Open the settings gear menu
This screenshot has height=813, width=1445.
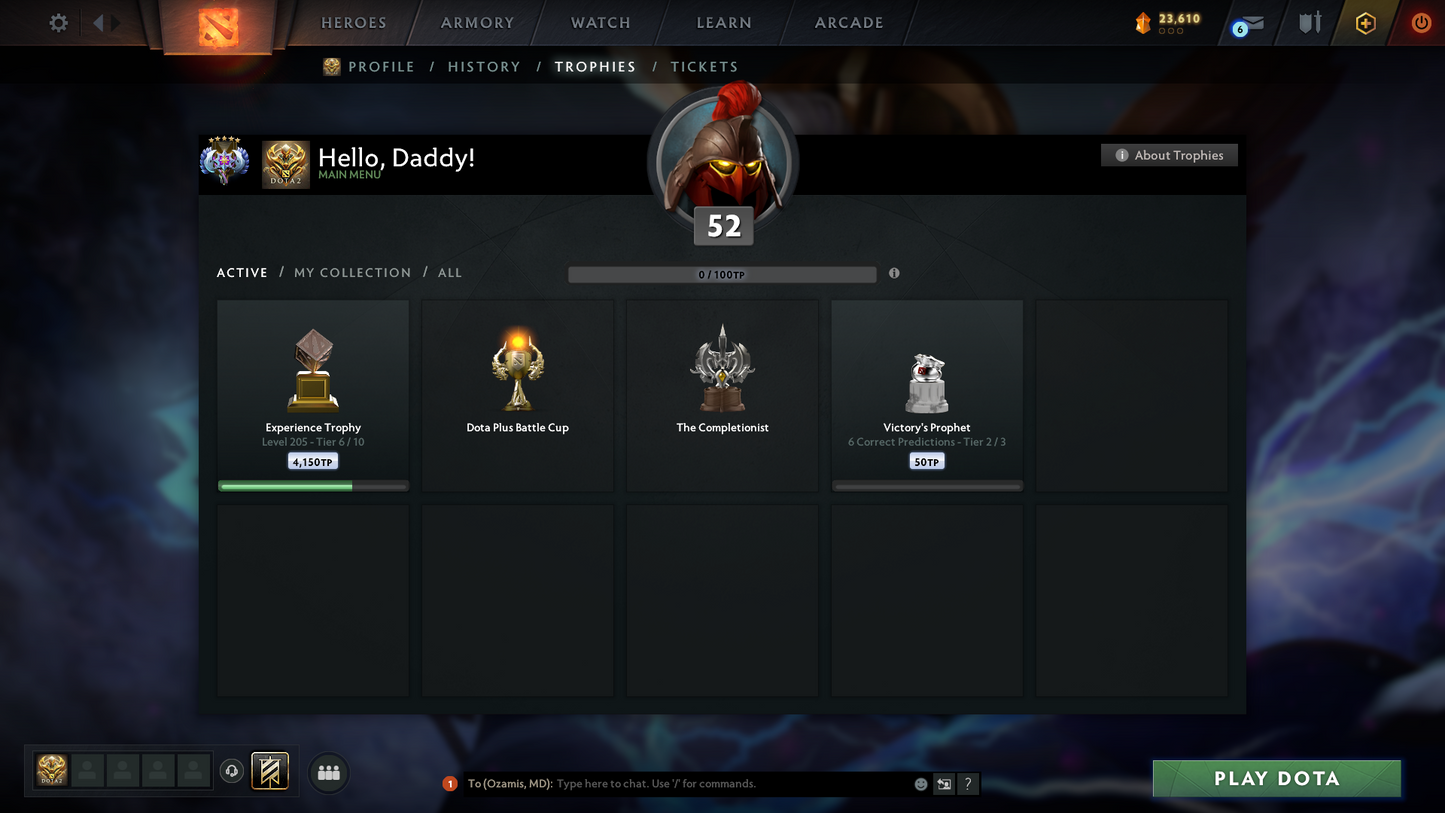coord(57,22)
